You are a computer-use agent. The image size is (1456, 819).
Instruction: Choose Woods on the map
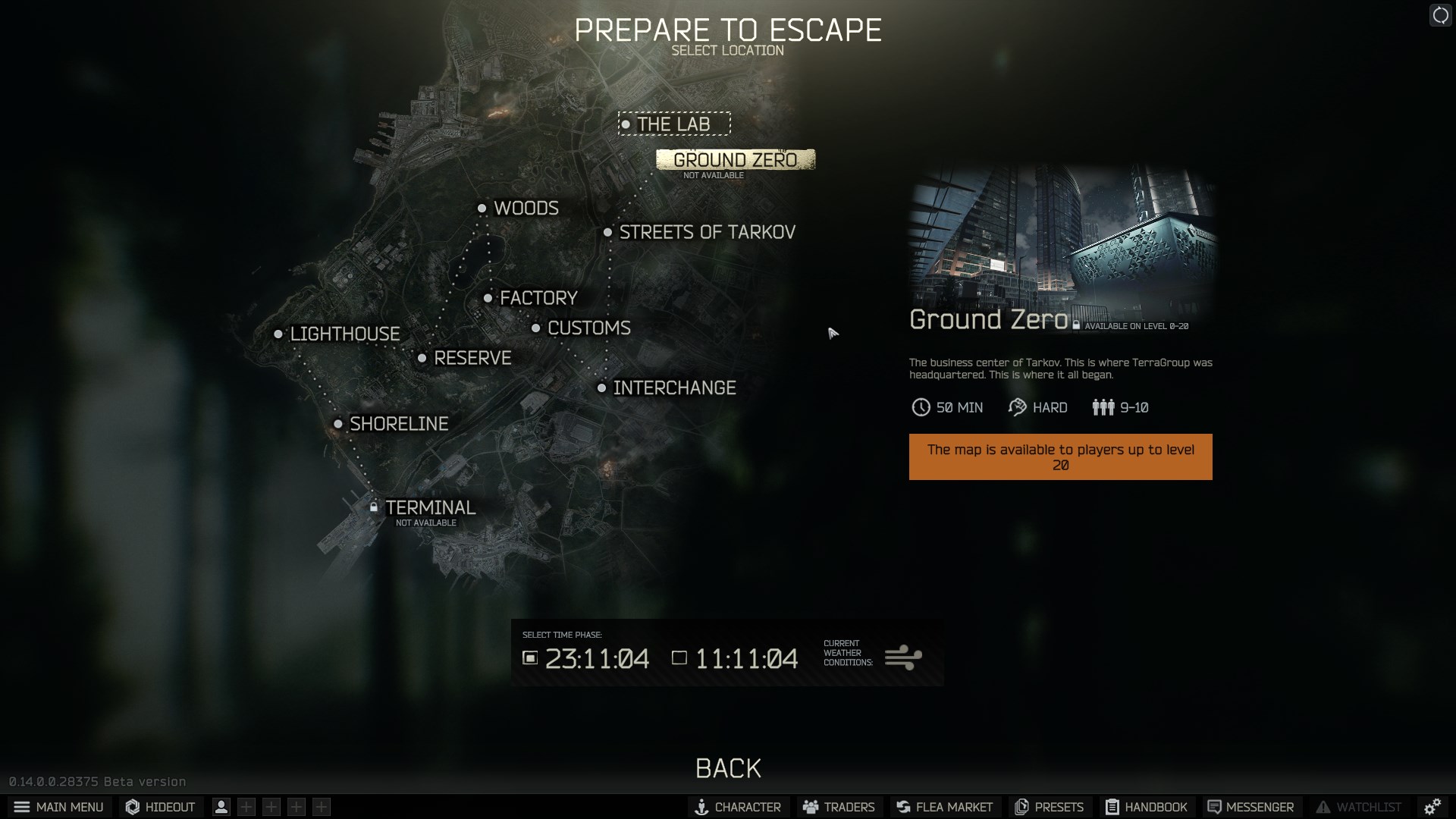tap(525, 209)
